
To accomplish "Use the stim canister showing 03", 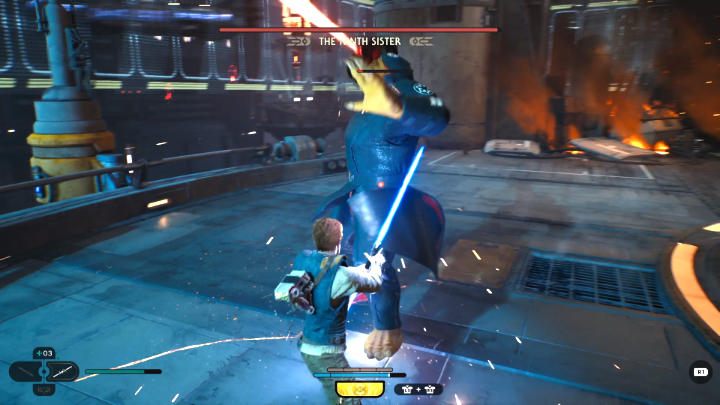I will tap(44, 353).
